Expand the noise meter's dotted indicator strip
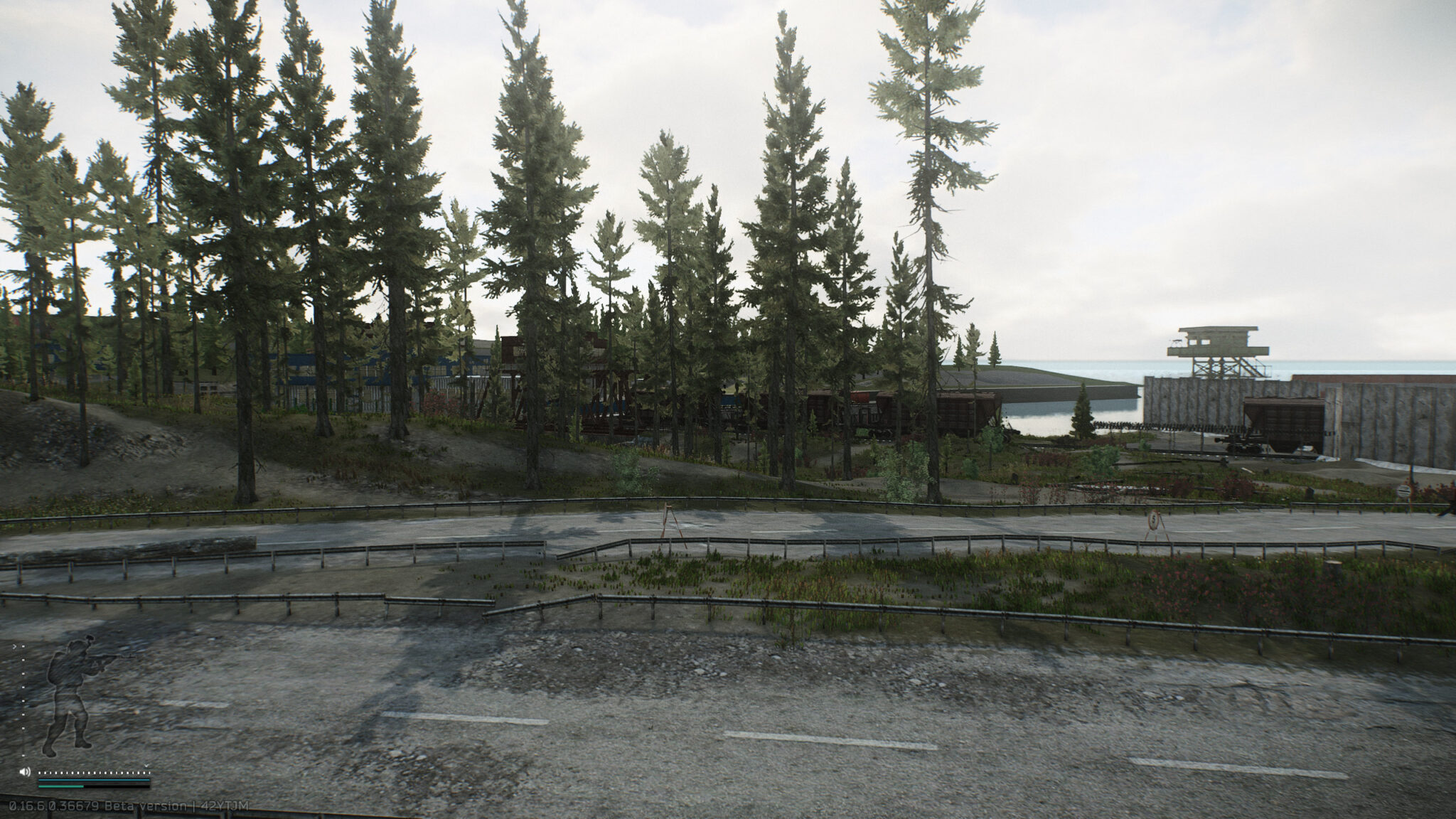Image resolution: width=1456 pixels, height=819 pixels. (x=93, y=772)
